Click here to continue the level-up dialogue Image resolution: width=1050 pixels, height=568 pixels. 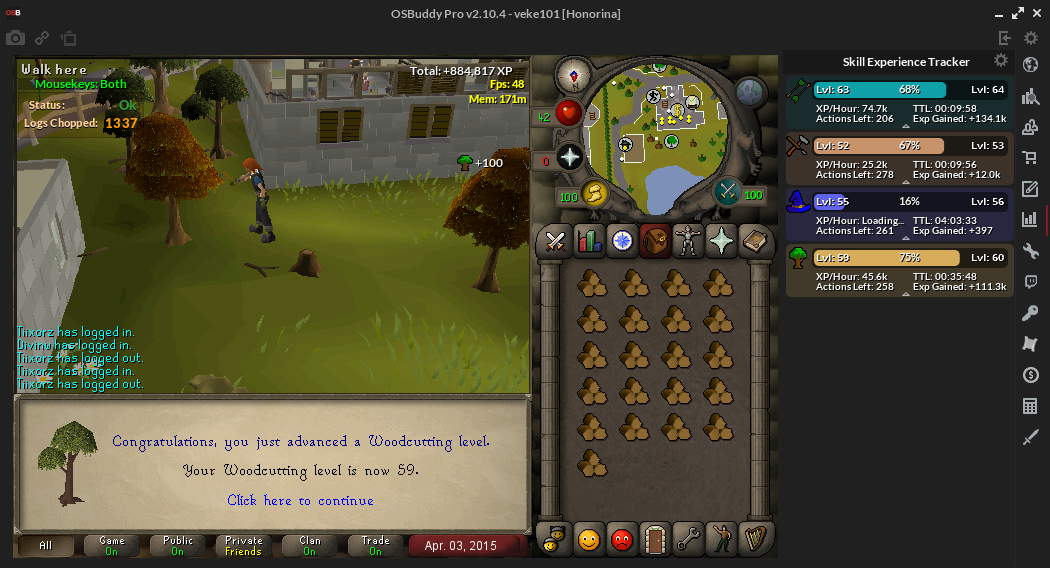click(300, 500)
